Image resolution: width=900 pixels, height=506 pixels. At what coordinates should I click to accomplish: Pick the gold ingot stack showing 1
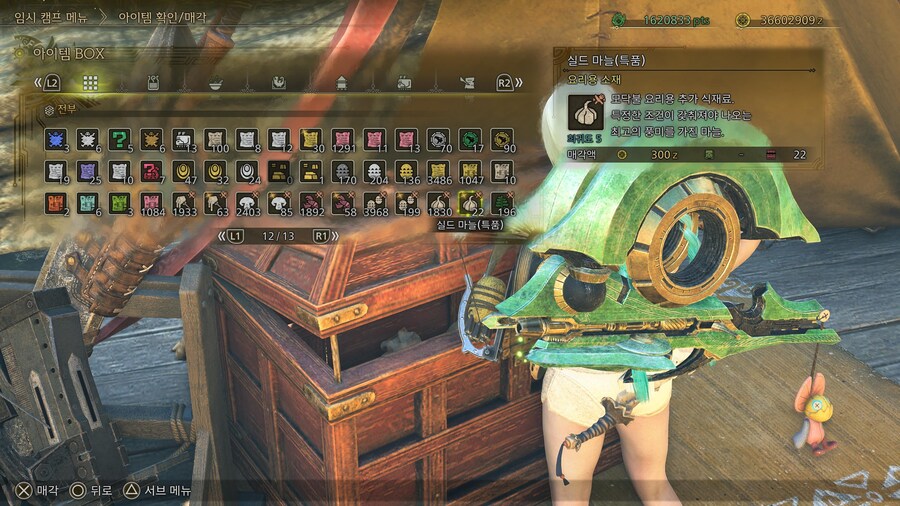(x=310, y=171)
